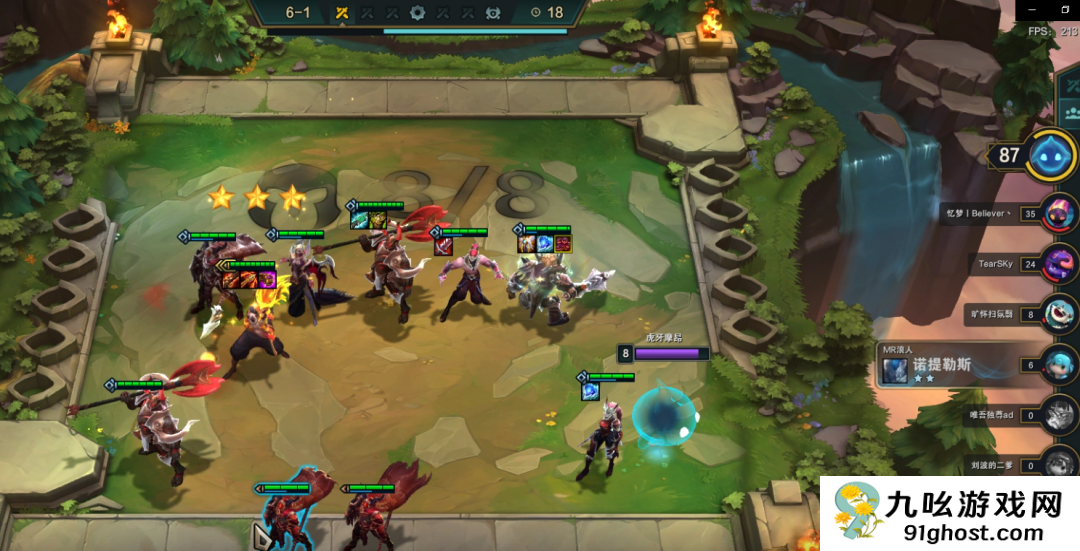Open TearSKy's board from the player list
Screen dimensions: 1080x551
(1058, 265)
